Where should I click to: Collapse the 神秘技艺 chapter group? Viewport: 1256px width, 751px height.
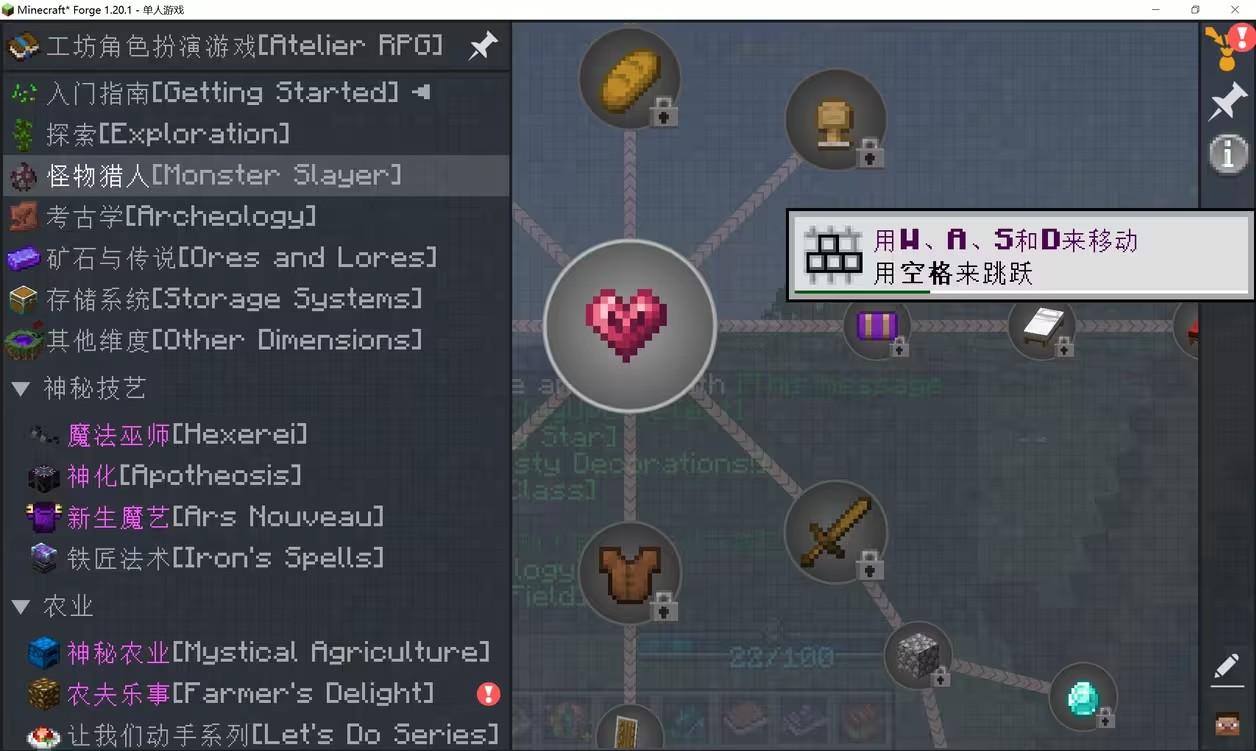[x=21, y=389]
